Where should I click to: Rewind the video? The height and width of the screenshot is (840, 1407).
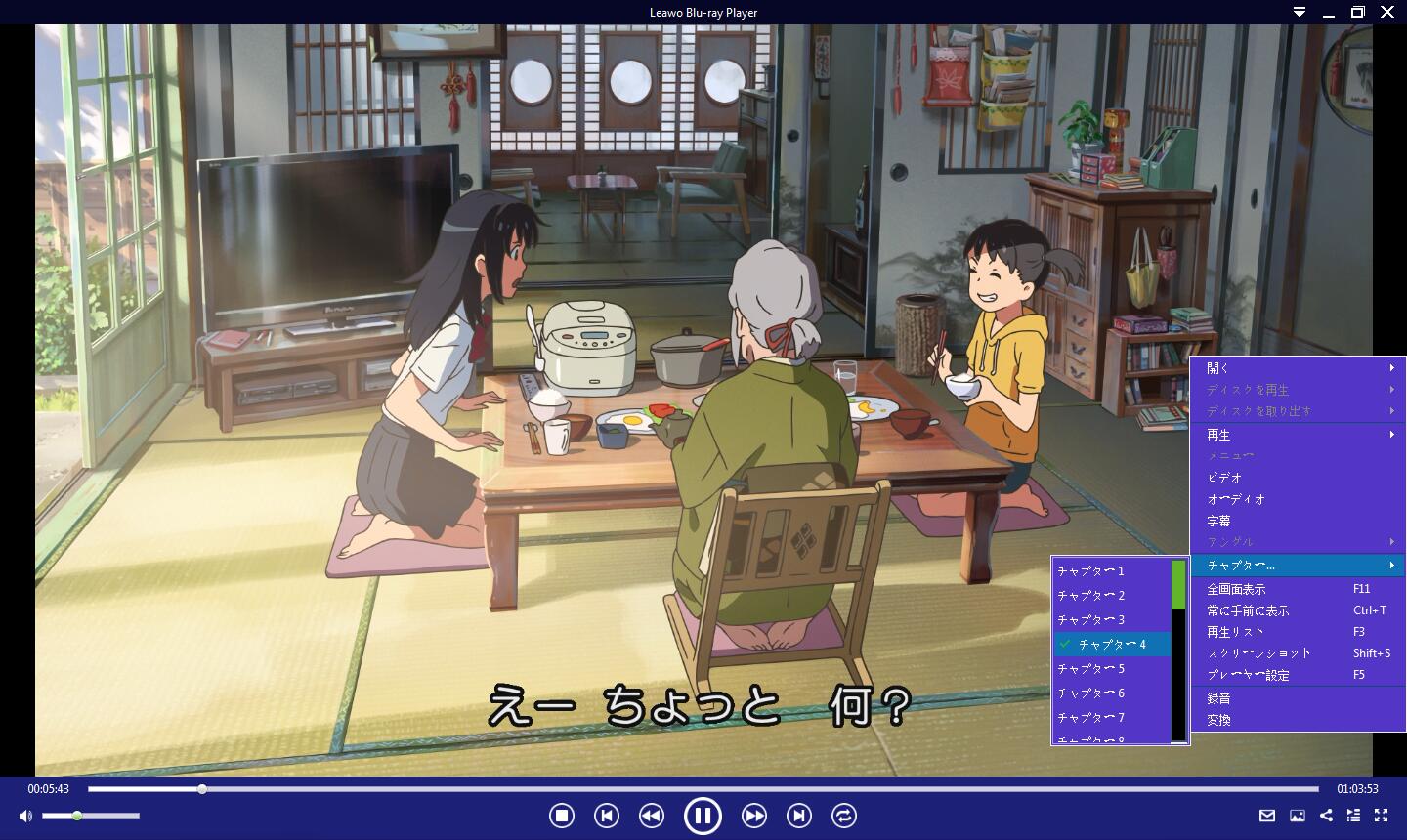(652, 816)
